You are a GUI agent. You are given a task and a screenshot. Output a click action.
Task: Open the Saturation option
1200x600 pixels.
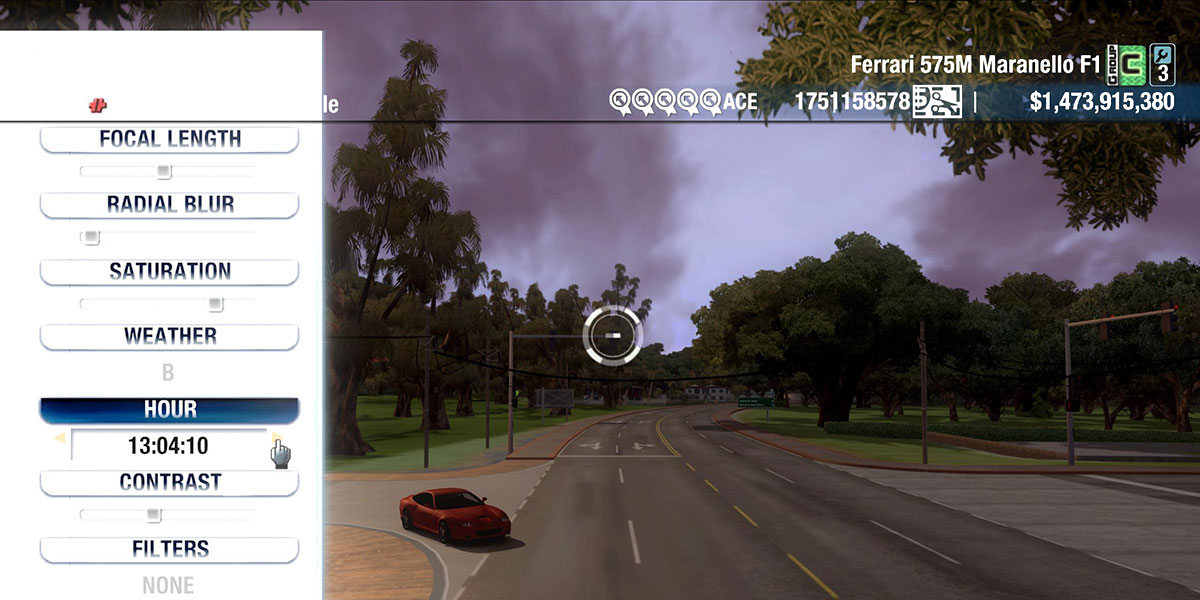point(169,271)
